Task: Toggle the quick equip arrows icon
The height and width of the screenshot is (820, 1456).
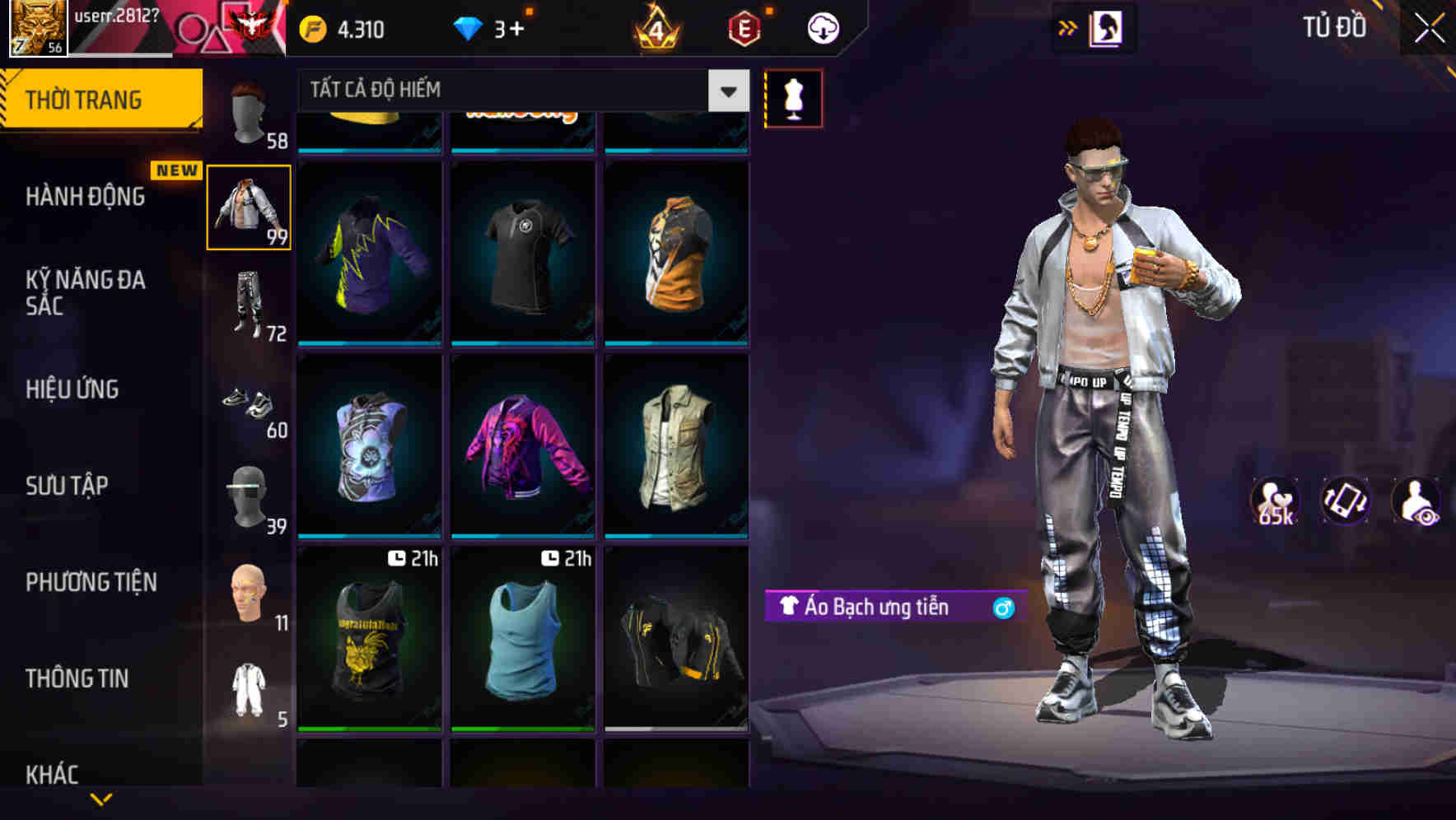Action: [x=1068, y=27]
